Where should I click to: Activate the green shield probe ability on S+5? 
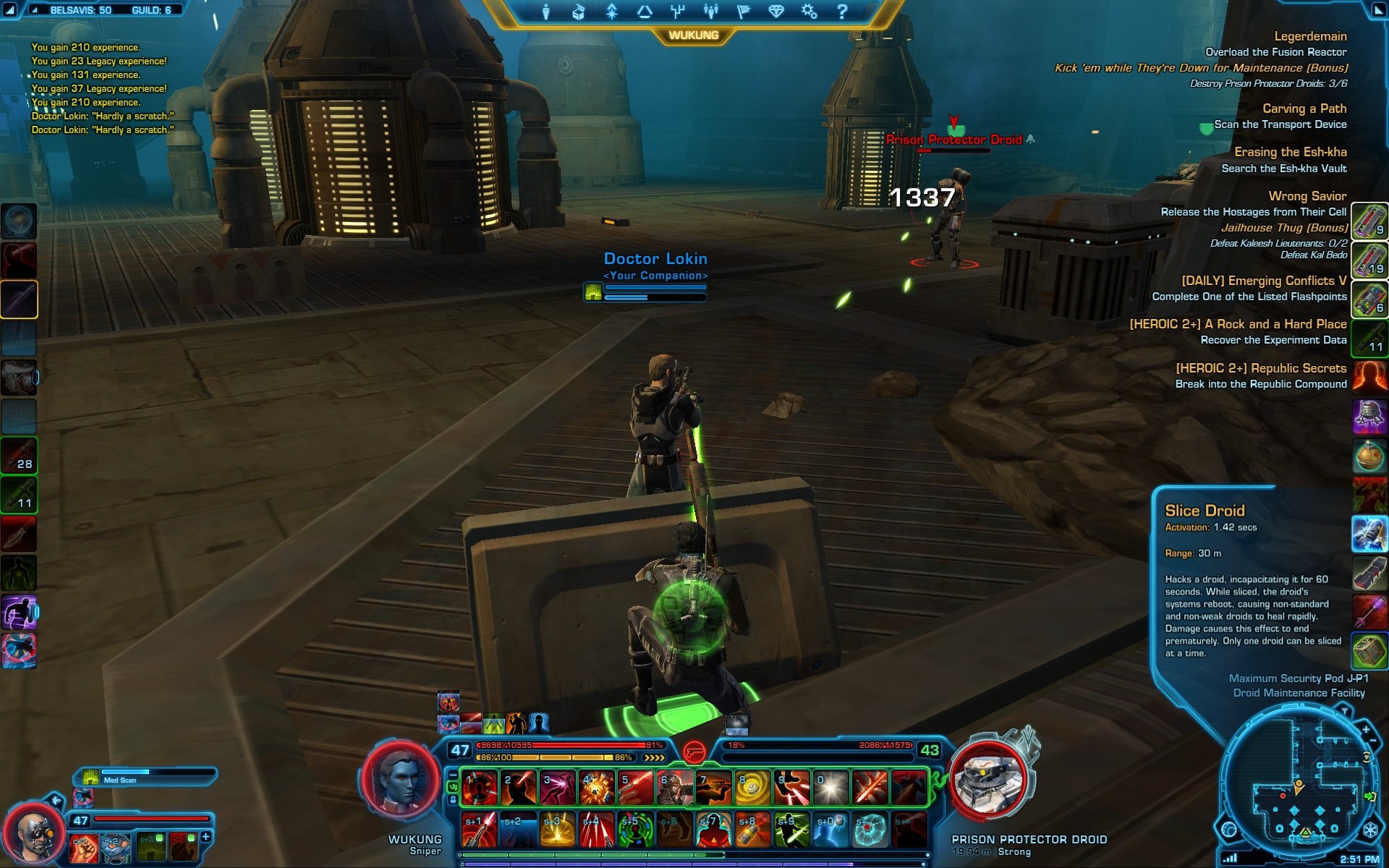tap(636, 830)
